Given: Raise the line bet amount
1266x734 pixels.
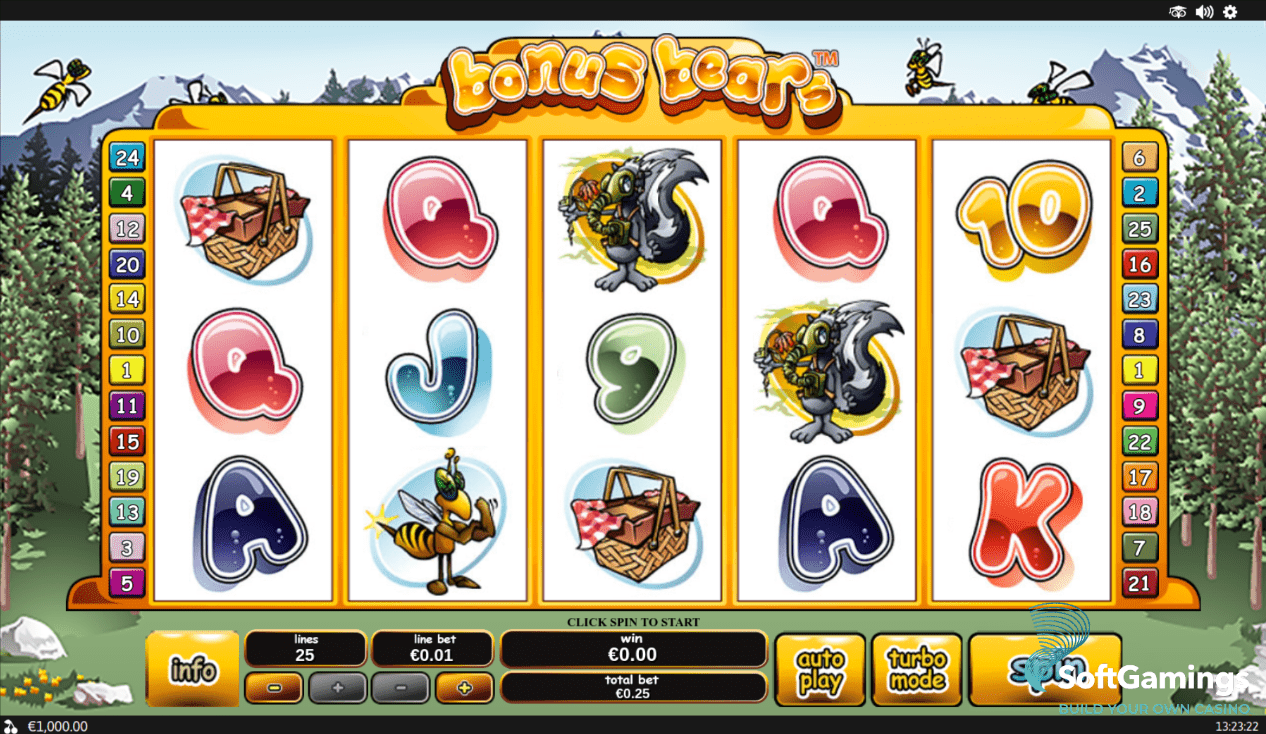Looking at the screenshot, I should coord(463,688).
